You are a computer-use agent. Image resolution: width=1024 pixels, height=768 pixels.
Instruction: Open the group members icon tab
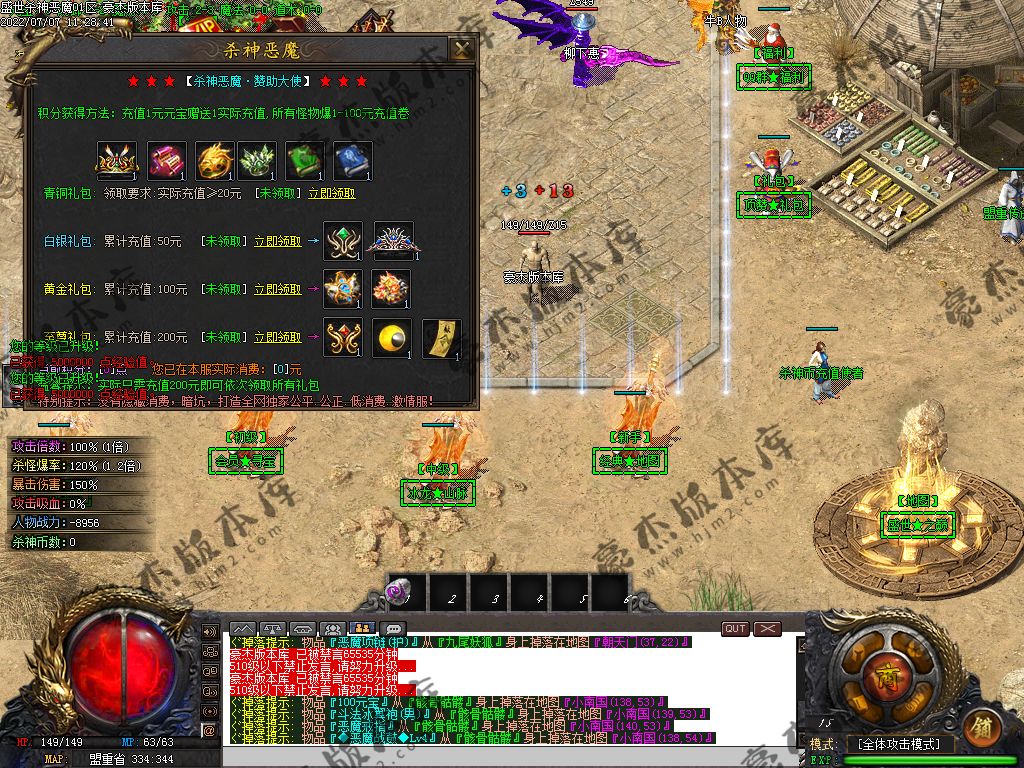click(x=333, y=629)
